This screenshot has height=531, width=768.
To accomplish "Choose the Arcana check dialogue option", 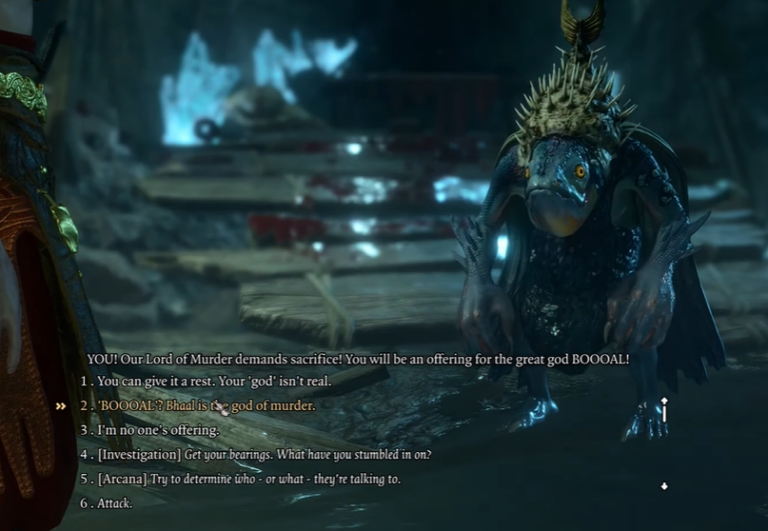I will 249,479.
